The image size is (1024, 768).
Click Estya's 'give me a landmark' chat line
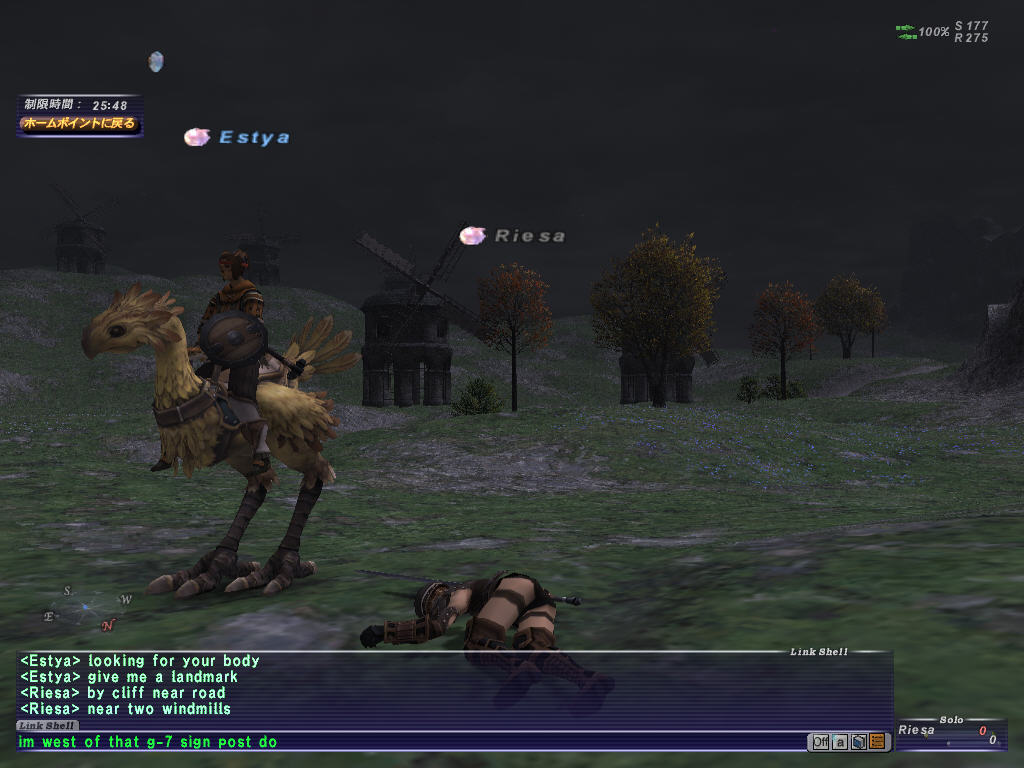pos(128,677)
